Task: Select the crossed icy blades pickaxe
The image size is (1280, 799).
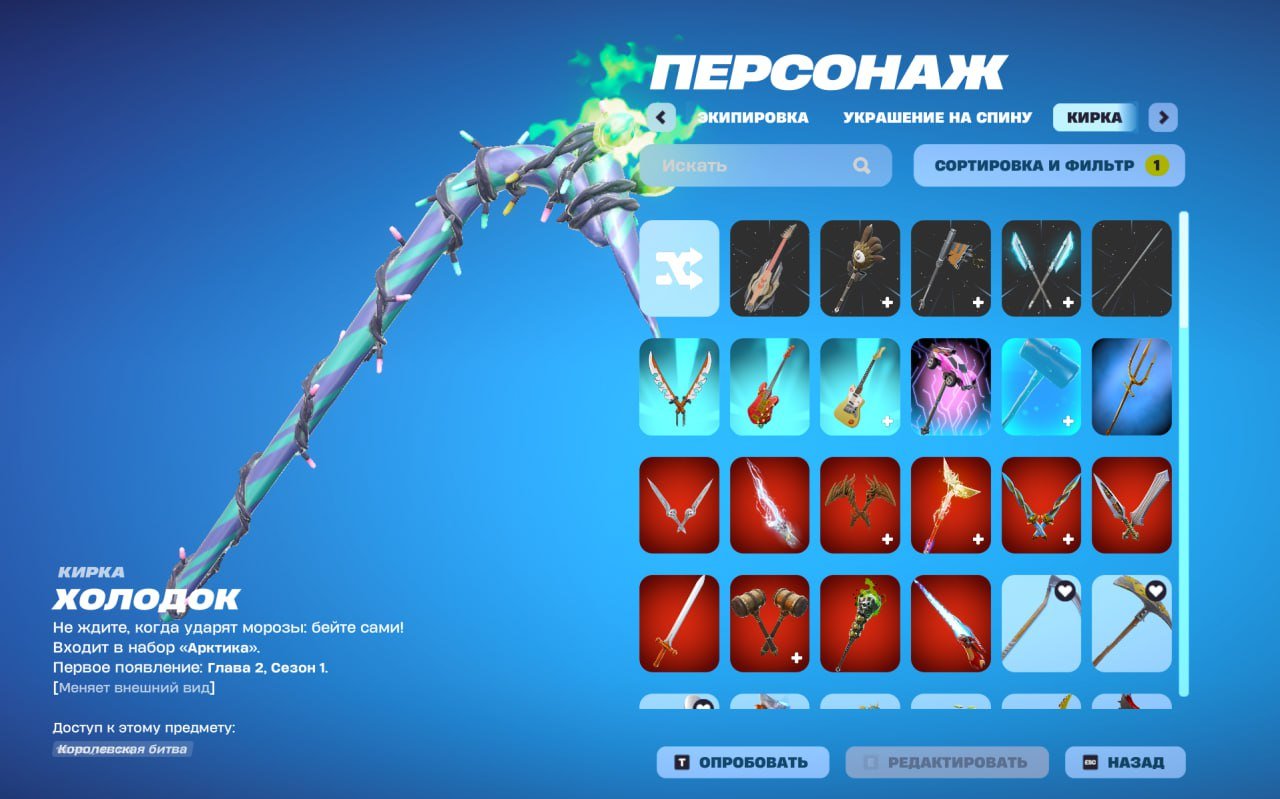Action: [x=1041, y=268]
